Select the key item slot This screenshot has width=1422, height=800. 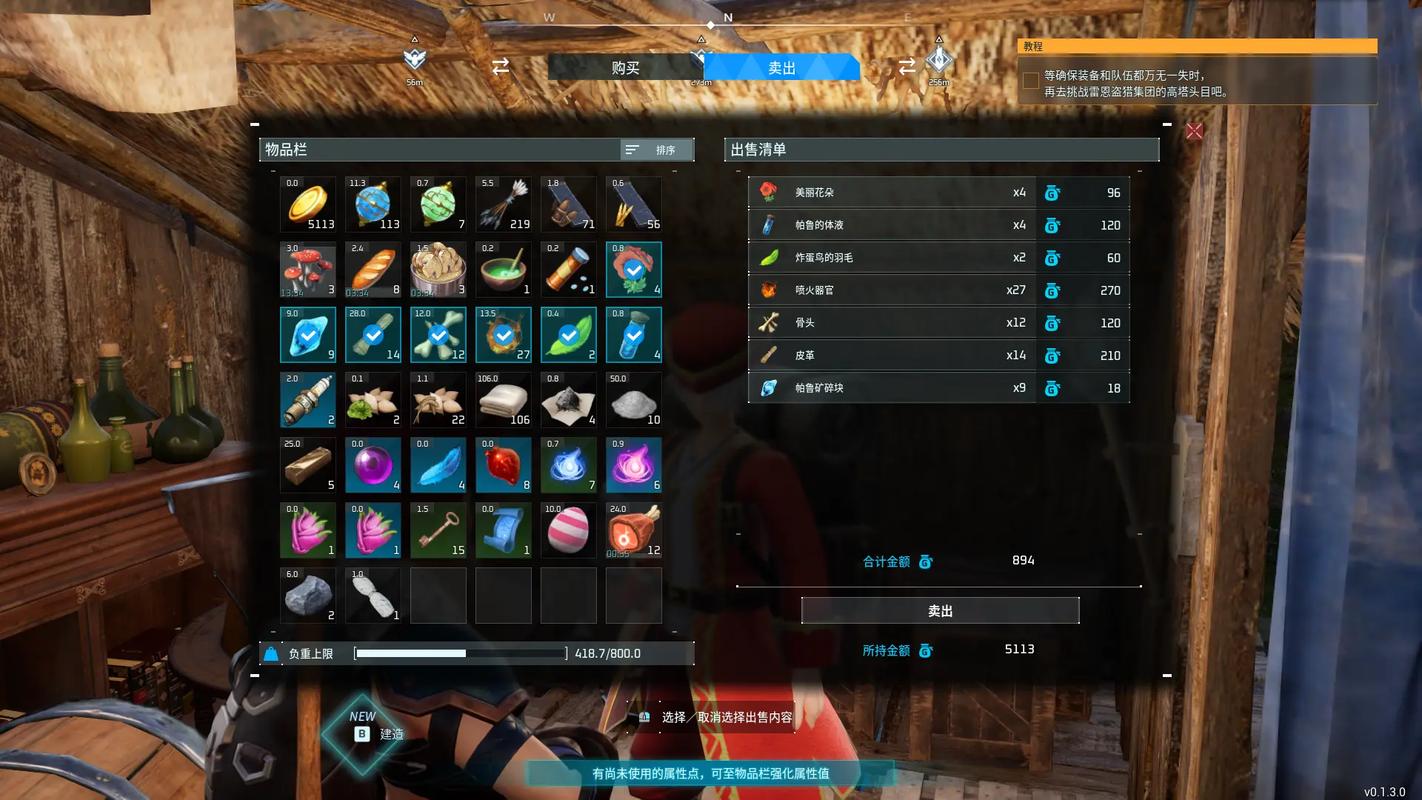(438, 530)
